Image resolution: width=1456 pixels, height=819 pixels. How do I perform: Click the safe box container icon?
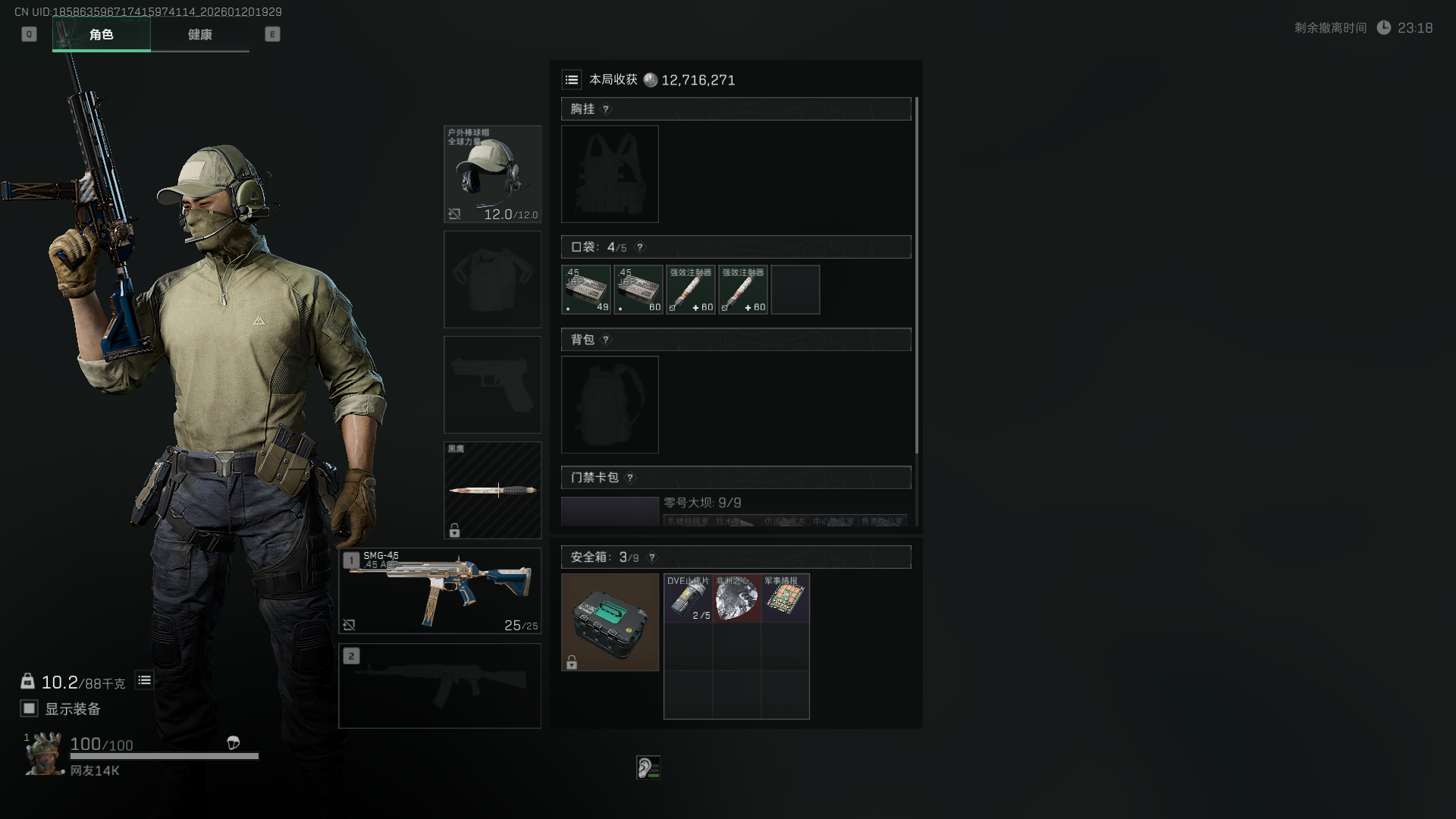coord(610,622)
